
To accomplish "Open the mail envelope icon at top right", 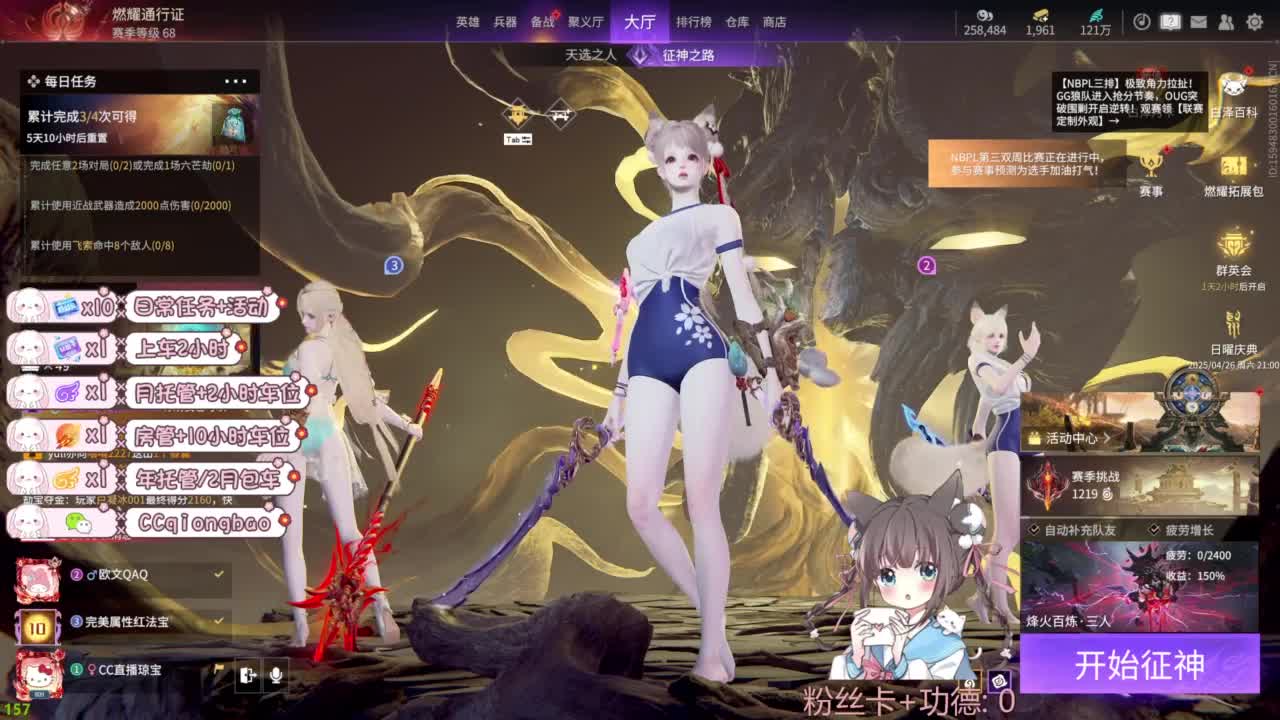I will coord(1199,22).
